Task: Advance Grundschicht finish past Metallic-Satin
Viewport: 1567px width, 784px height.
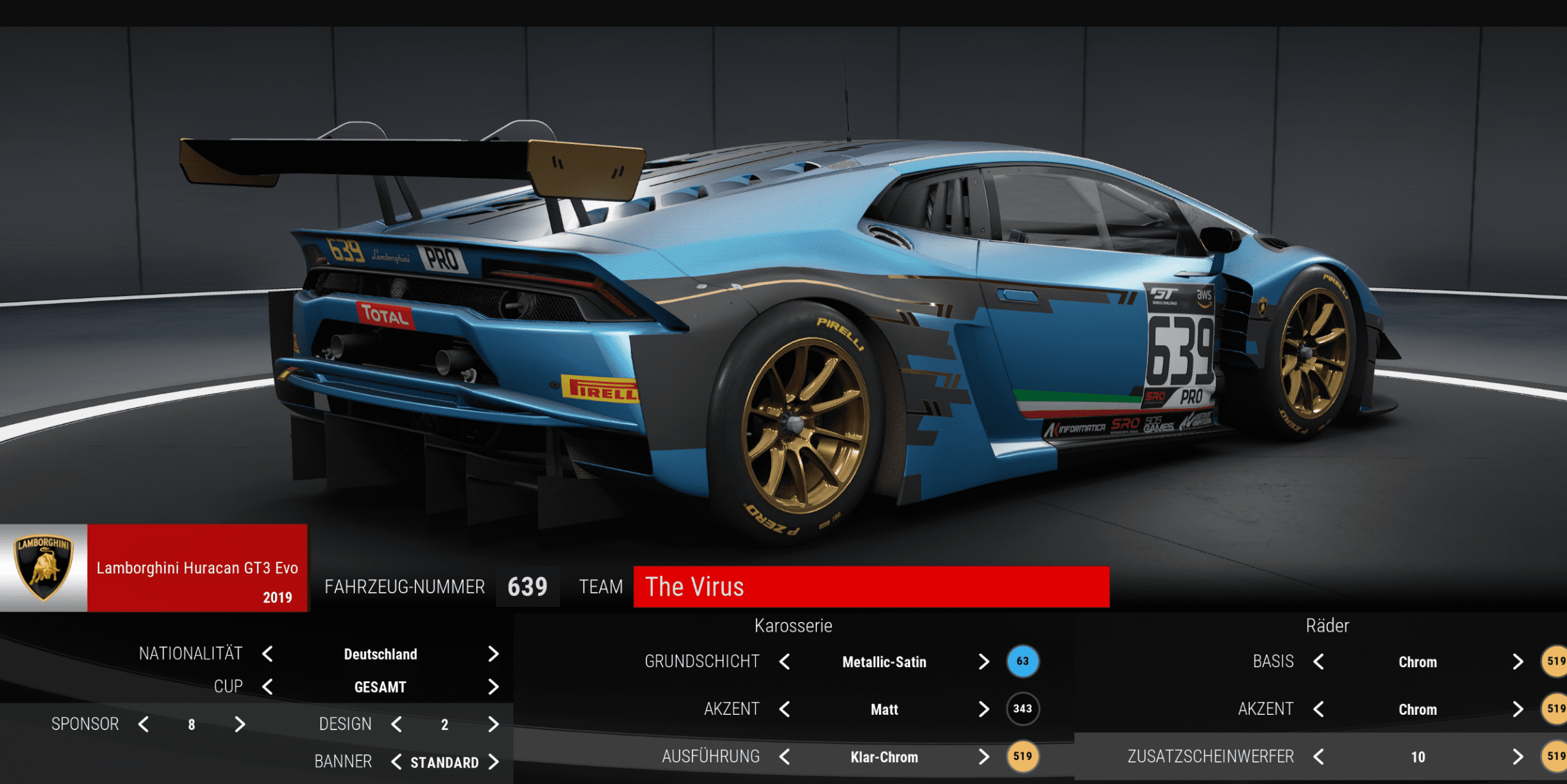Action: click(983, 662)
